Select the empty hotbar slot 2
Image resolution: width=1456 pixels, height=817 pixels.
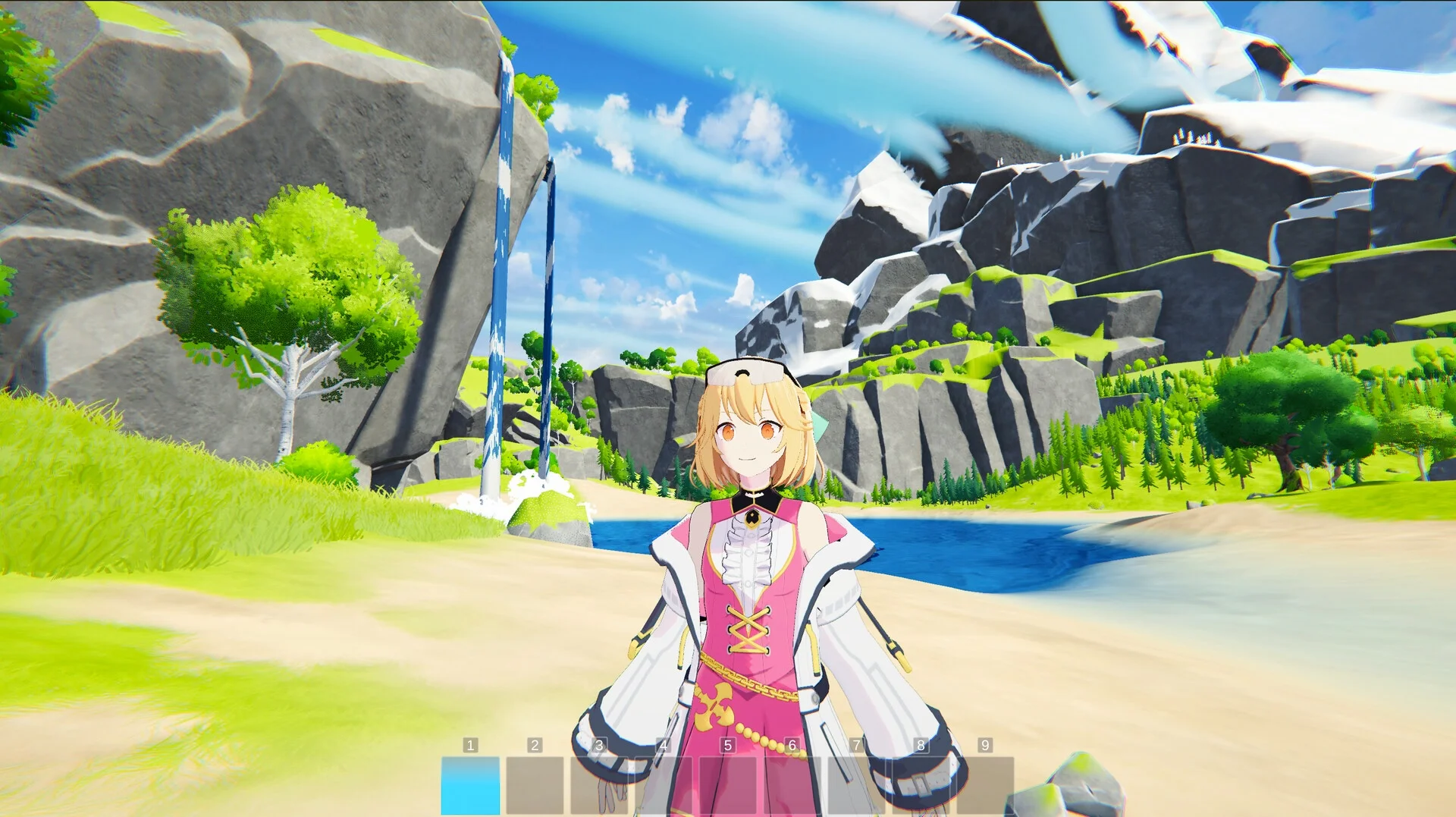tap(533, 785)
